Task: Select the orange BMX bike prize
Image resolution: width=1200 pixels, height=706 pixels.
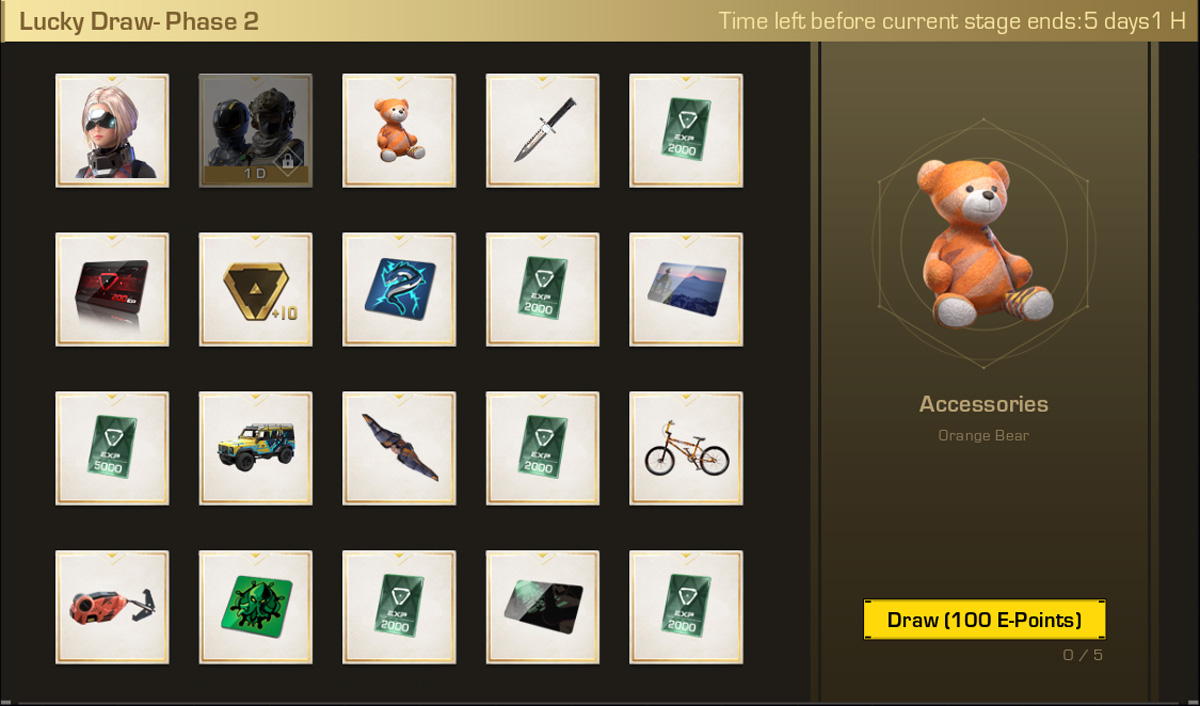Action: tap(686, 448)
